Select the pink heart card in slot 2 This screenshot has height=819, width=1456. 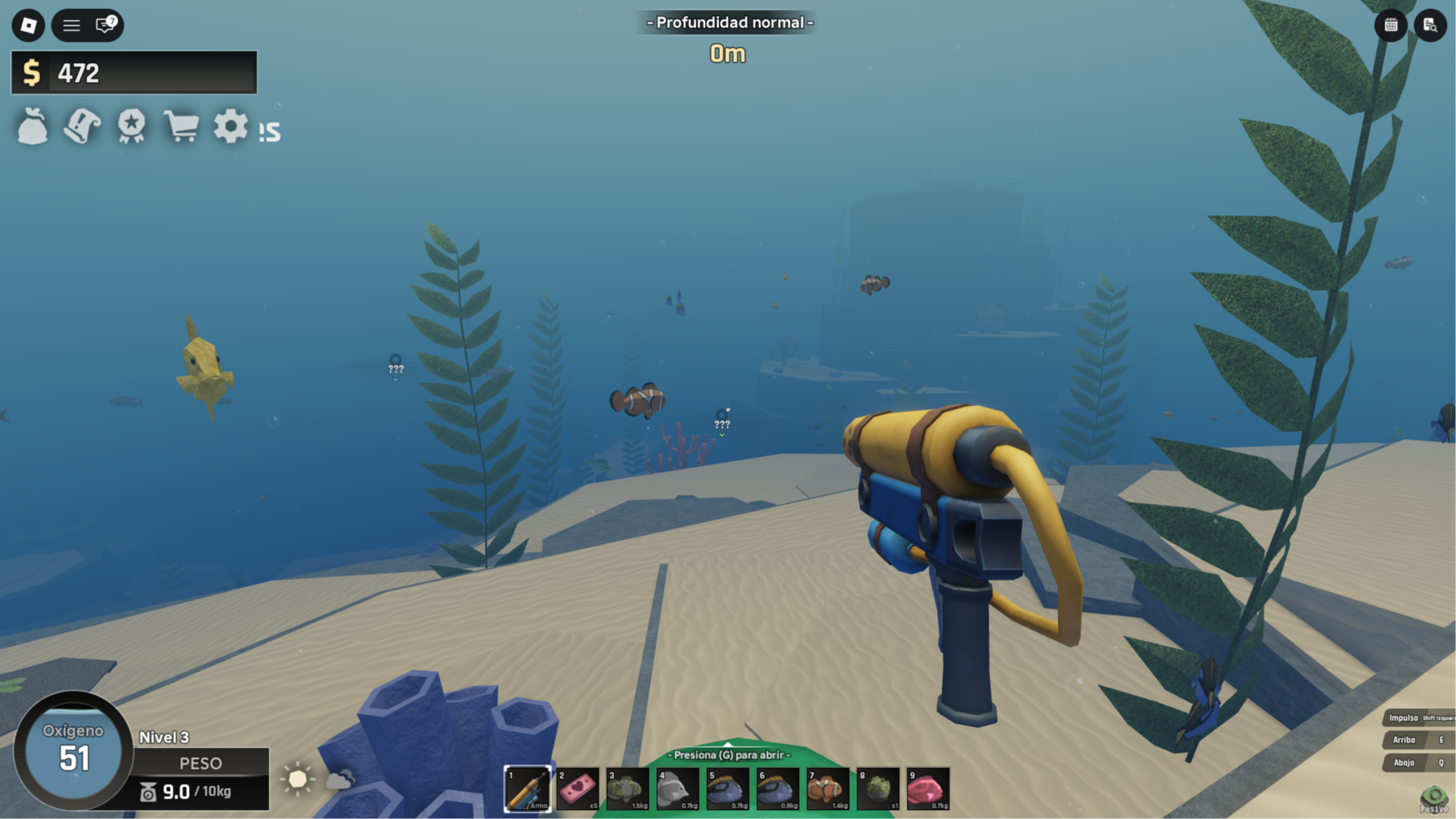(577, 789)
